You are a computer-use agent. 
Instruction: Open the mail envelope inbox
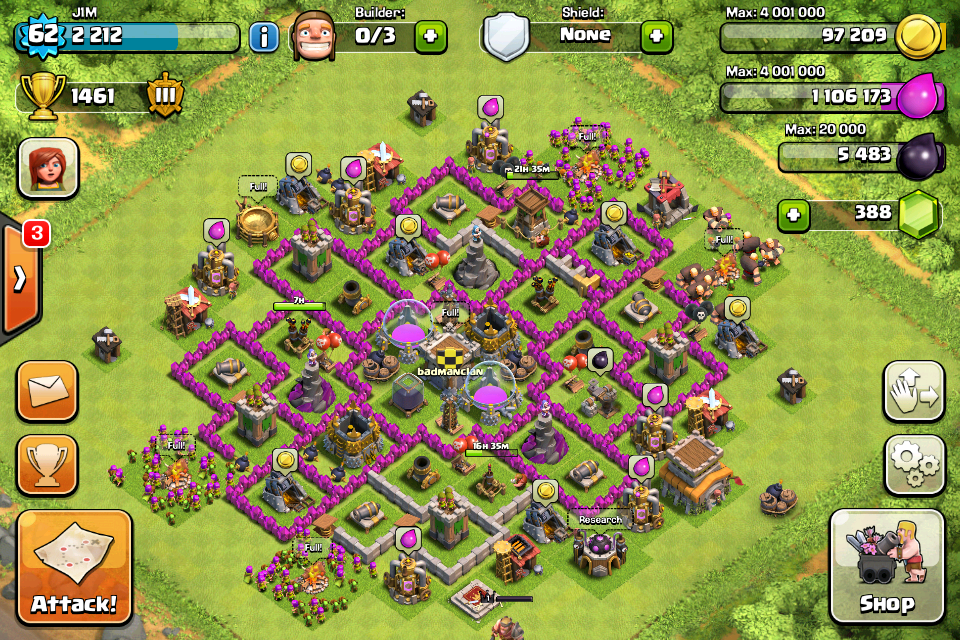[x=47, y=391]
